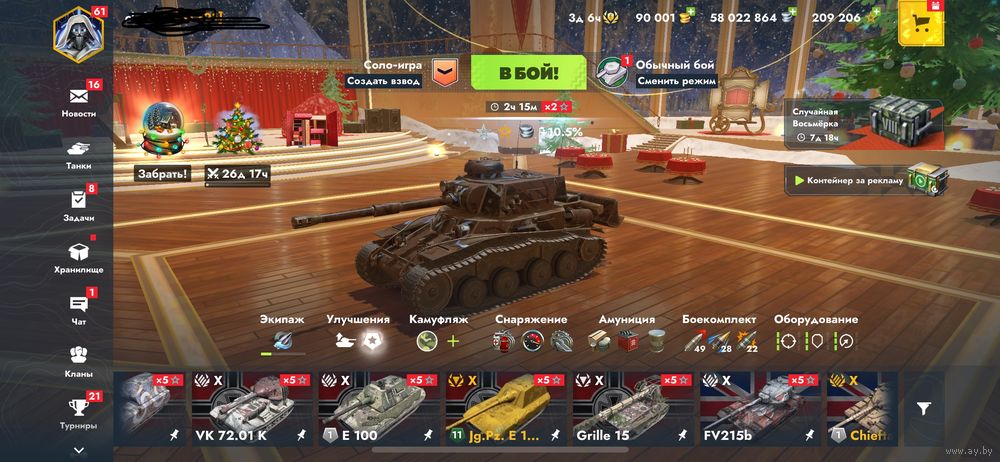Open the Хранилище storage menu
This screenshot has height=462, width=1000.
[x=79, y=256]
